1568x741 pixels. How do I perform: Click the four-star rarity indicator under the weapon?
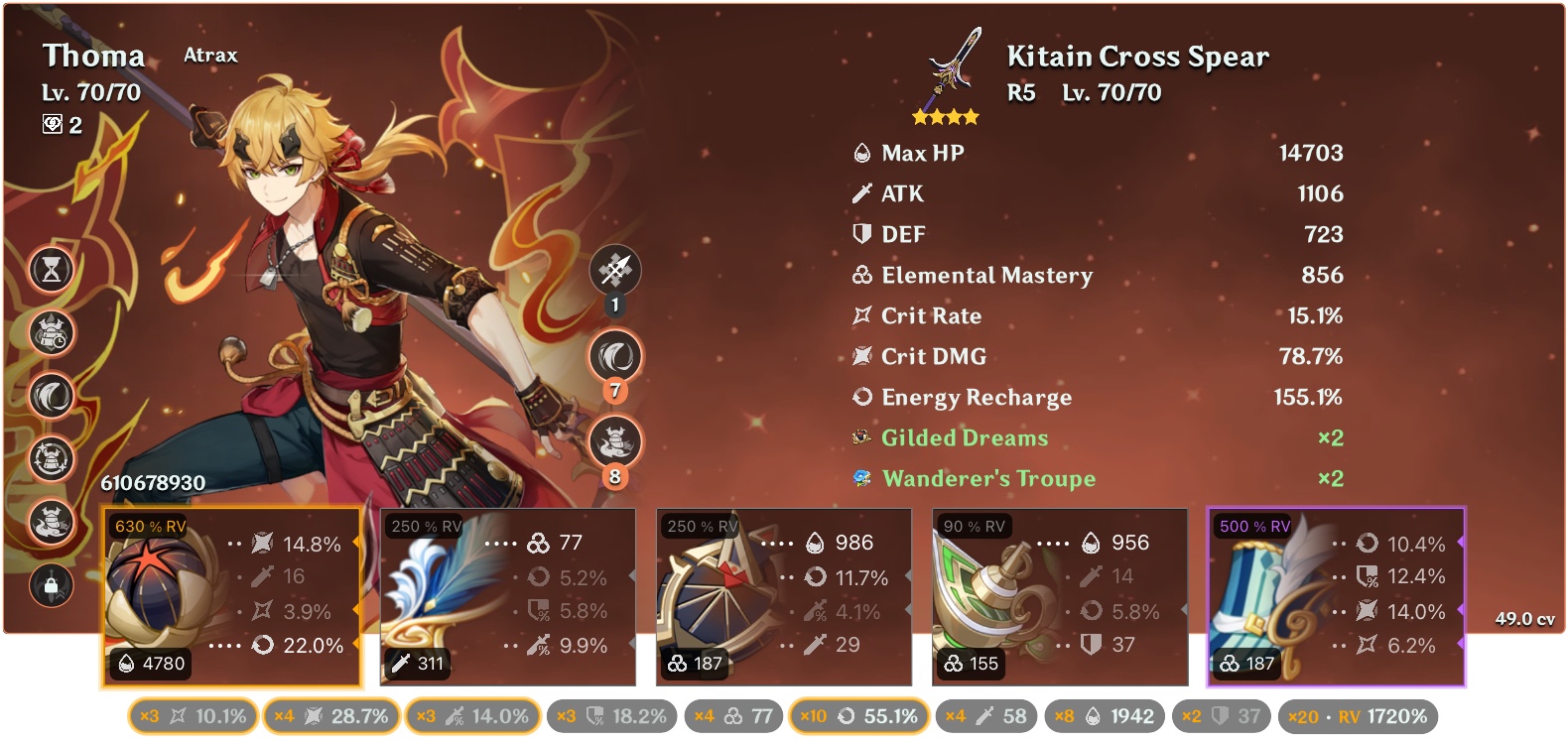click(946, 116)
